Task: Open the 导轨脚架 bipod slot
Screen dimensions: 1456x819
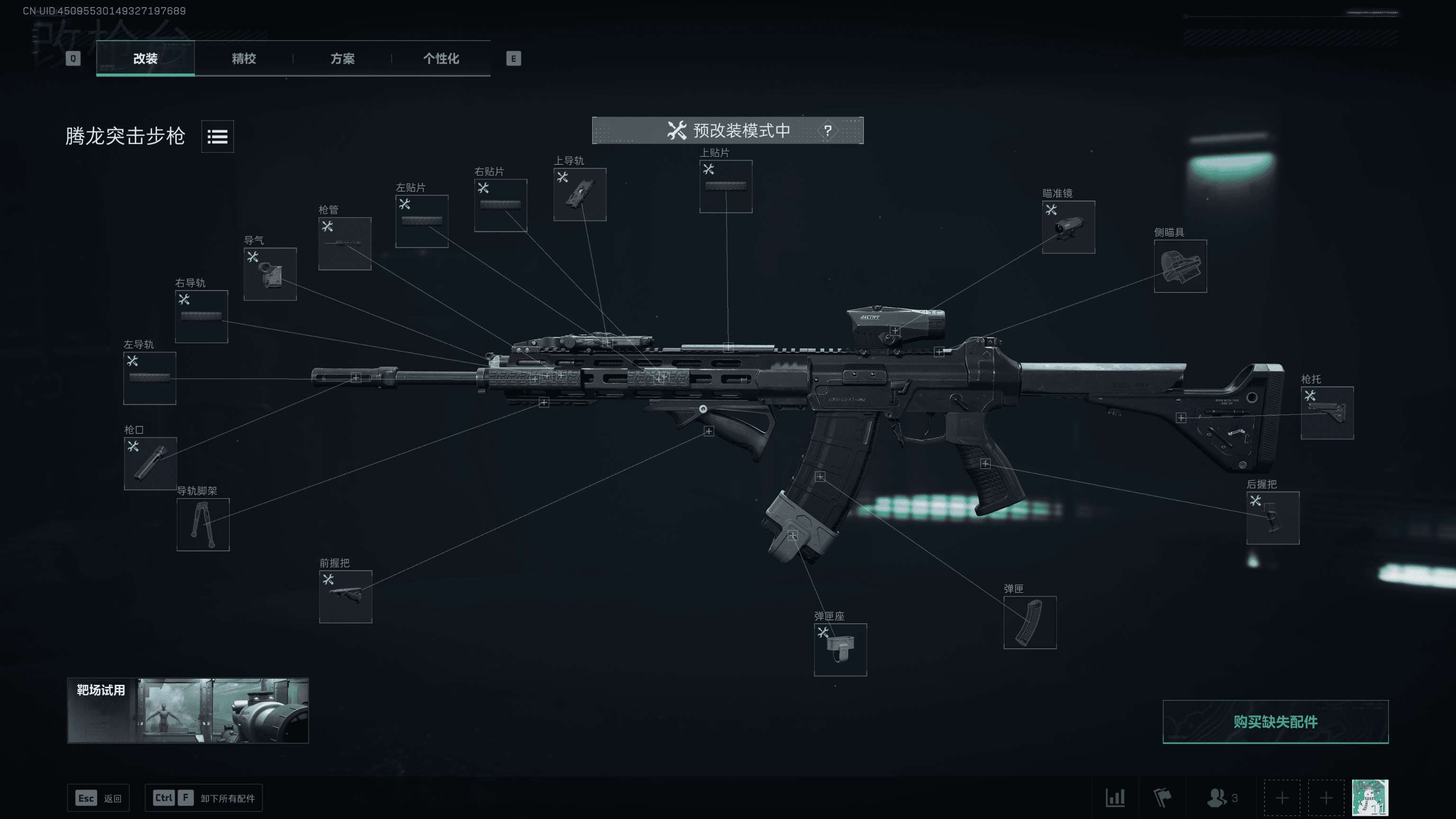Action: click(x=203, y=525)
